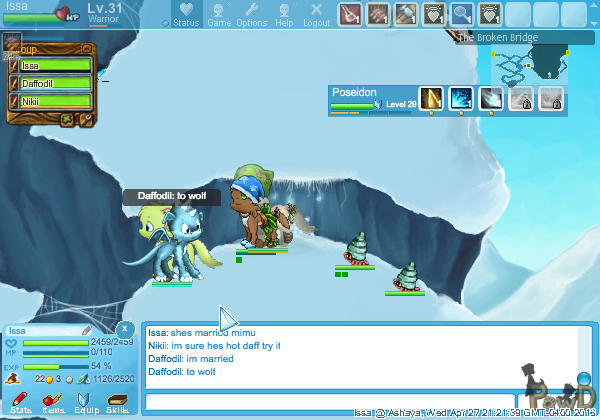Log out with the Logout button
The height and width of the screenshot is (420, 600).
316,14
